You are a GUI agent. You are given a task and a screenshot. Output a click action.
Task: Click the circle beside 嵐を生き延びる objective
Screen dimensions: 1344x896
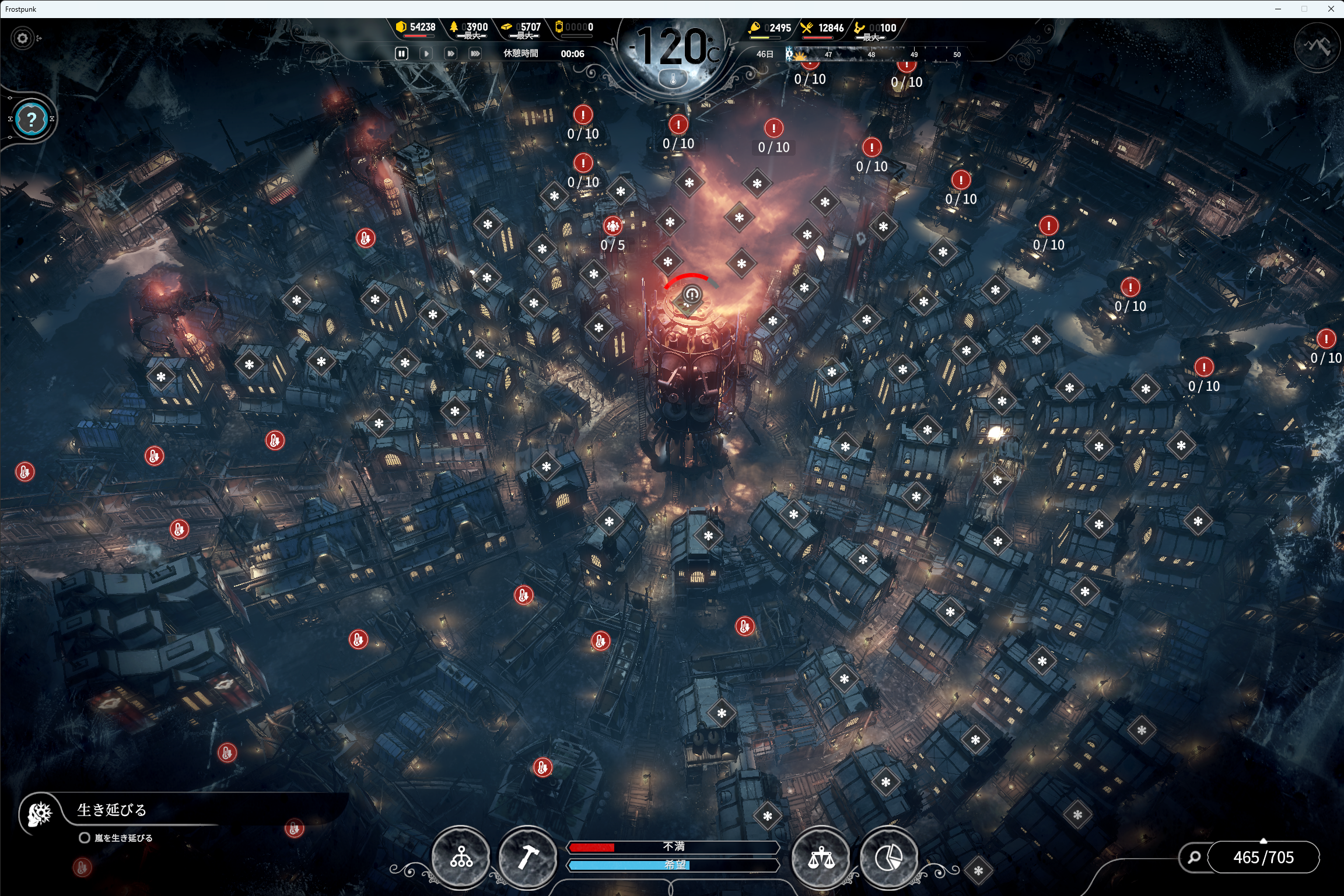(x=83, y=837)
